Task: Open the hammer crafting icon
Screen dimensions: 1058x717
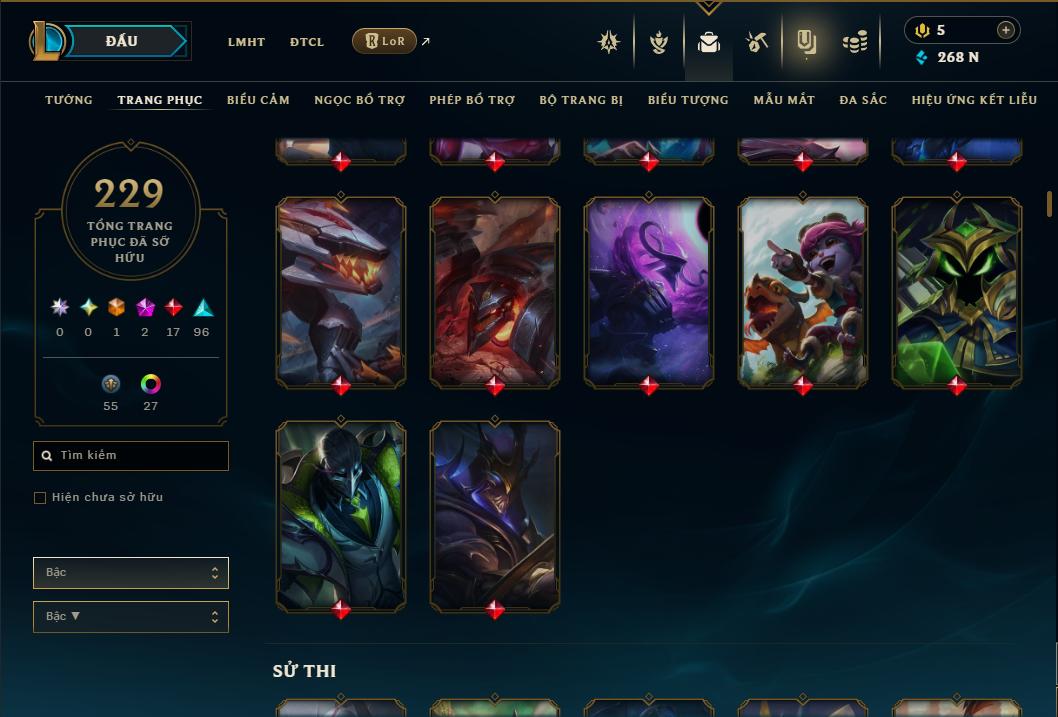Action: pyautogui.click(x=756, y=42)
